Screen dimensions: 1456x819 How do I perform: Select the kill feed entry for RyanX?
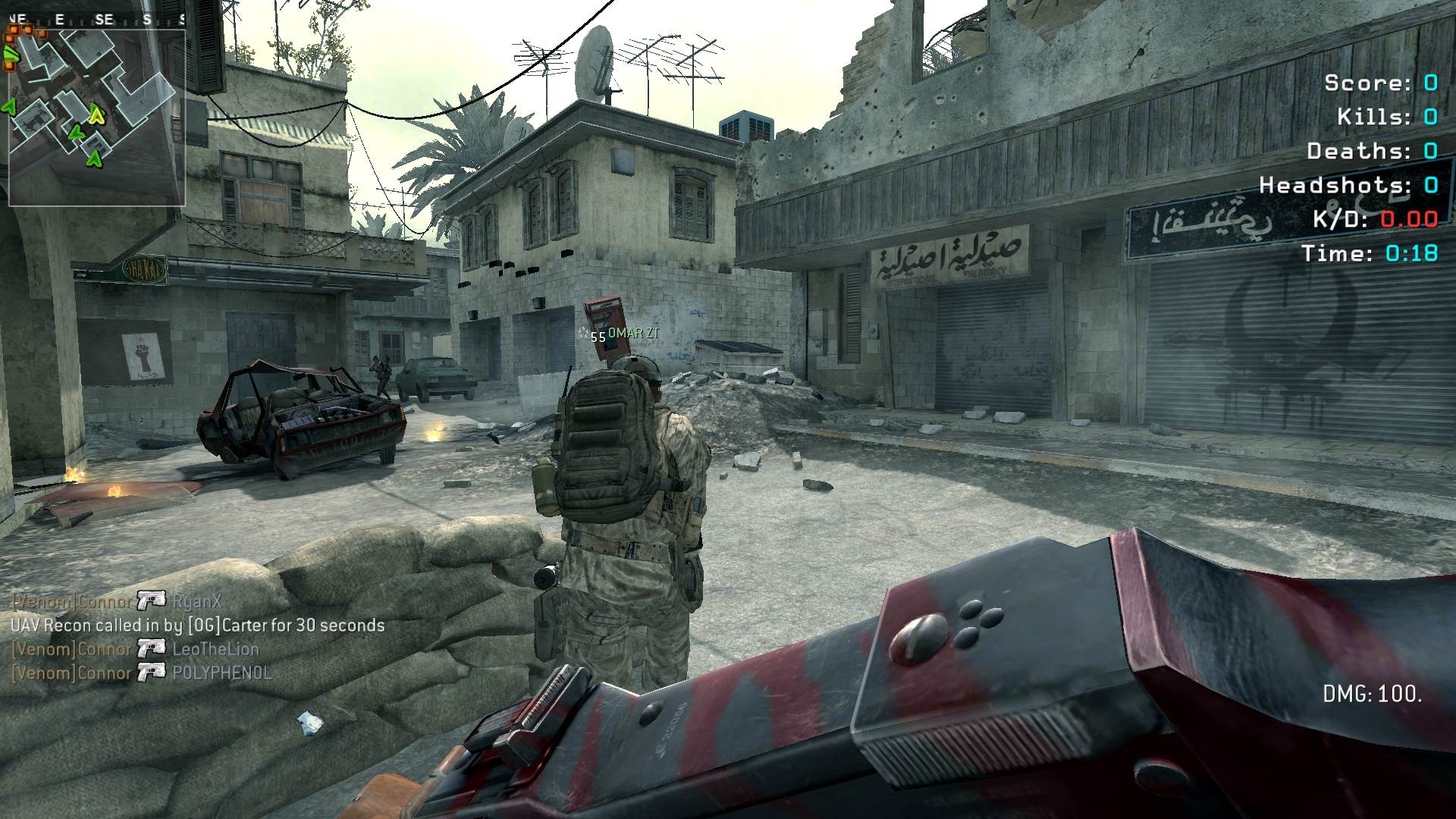click(x=118, y=601)
